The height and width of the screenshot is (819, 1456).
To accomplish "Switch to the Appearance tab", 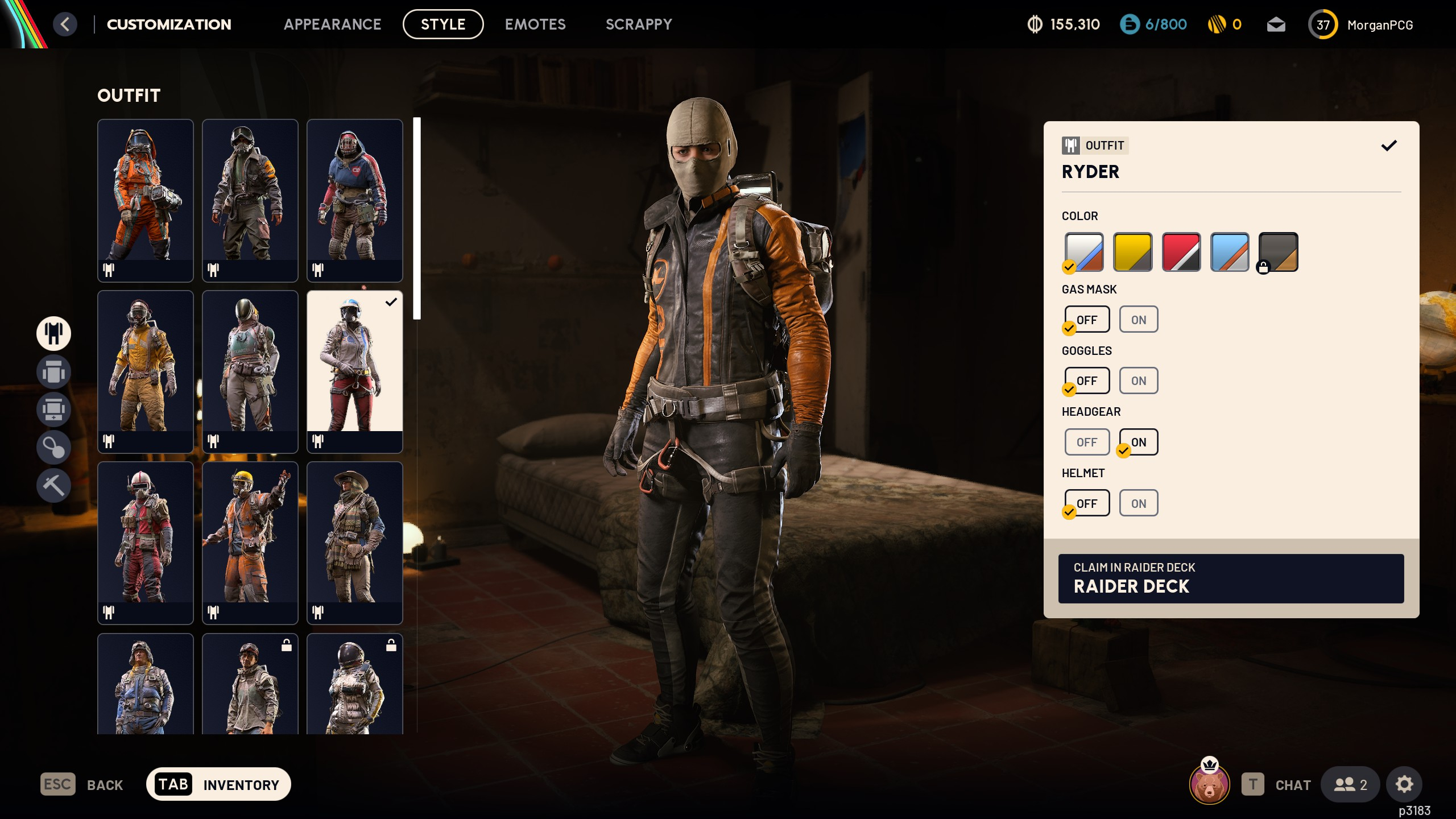I will (x=332, y=24).
